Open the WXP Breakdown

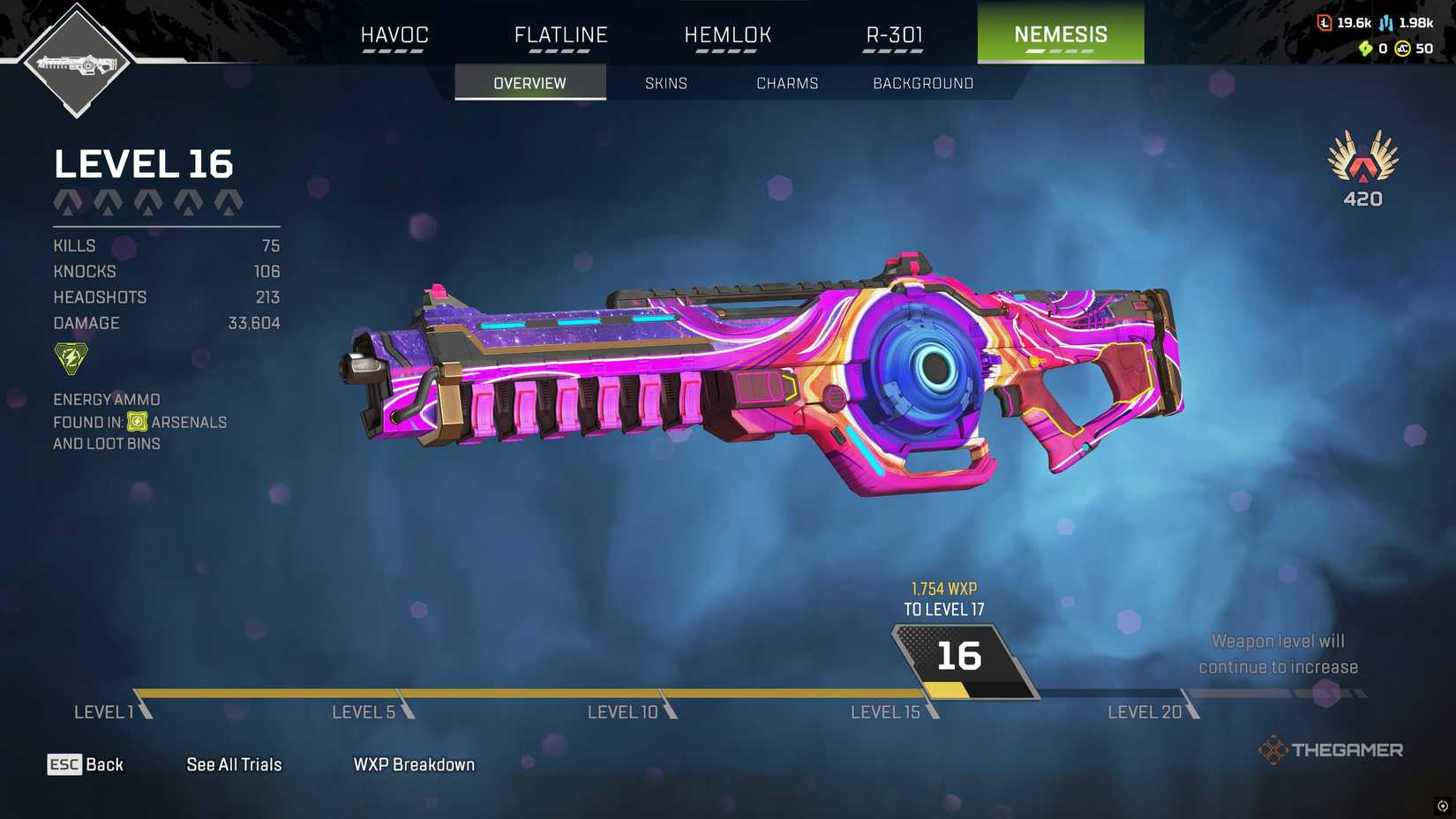(413, 764)
